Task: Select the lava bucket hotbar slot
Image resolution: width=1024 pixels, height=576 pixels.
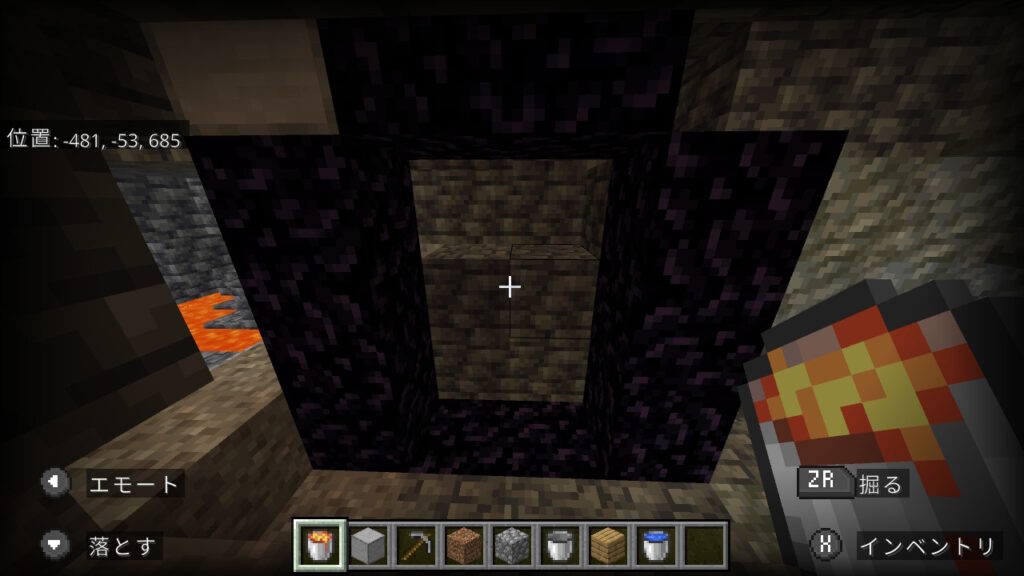Action: tap(321, 545)
